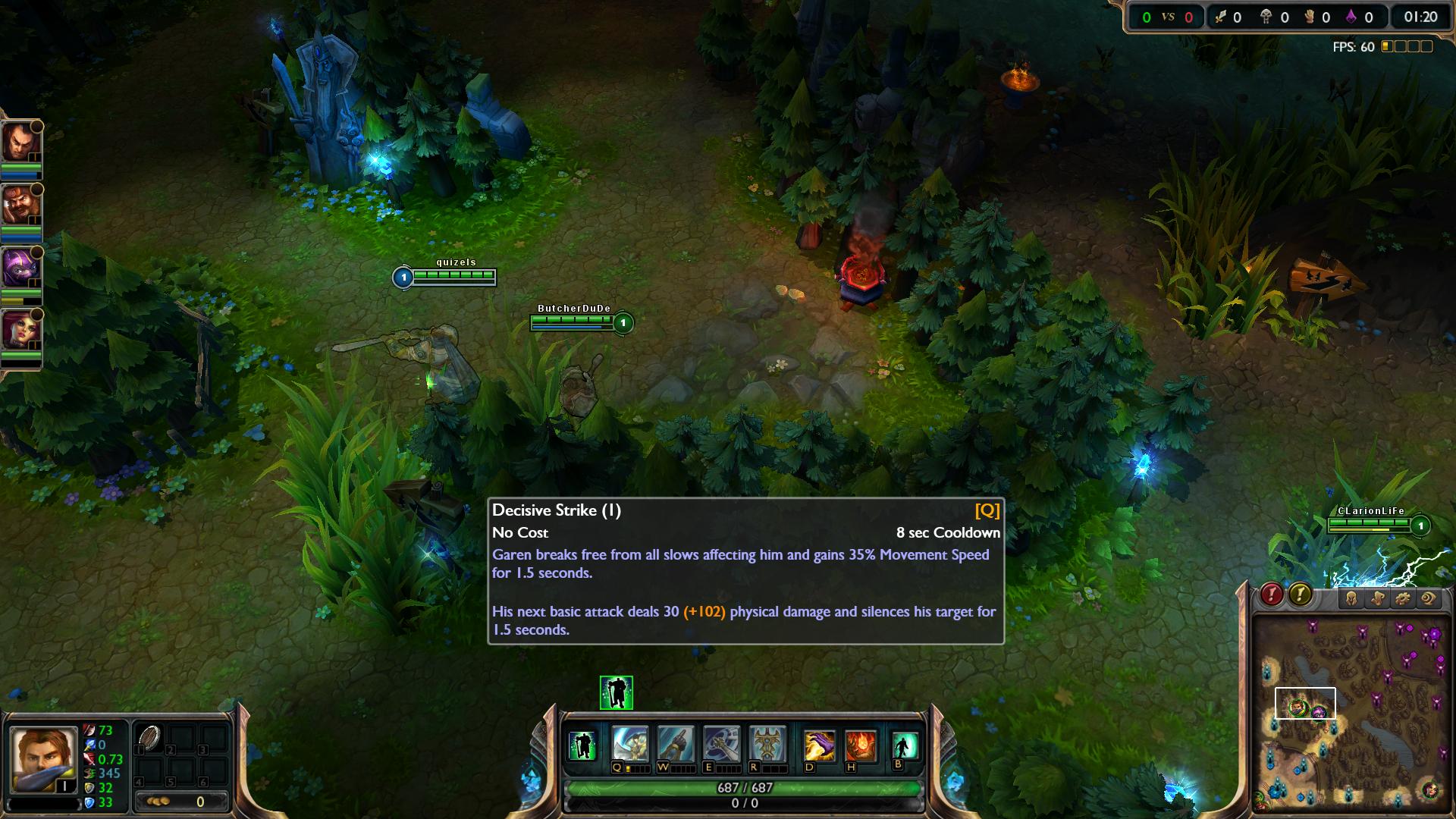Open the gear settings button above the minimap
Viewport: 1456px width, 819px height.
click(x=1403, y=598)
